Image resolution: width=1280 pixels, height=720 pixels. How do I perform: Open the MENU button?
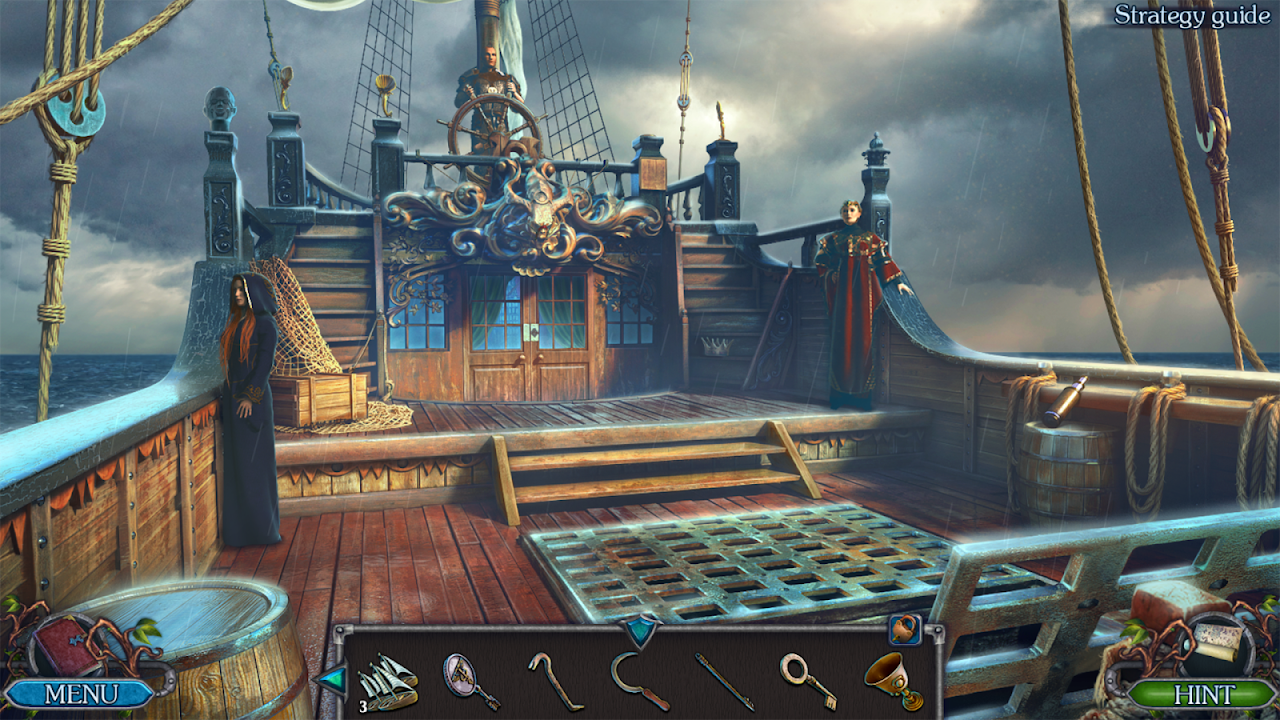tap(82, 693)
